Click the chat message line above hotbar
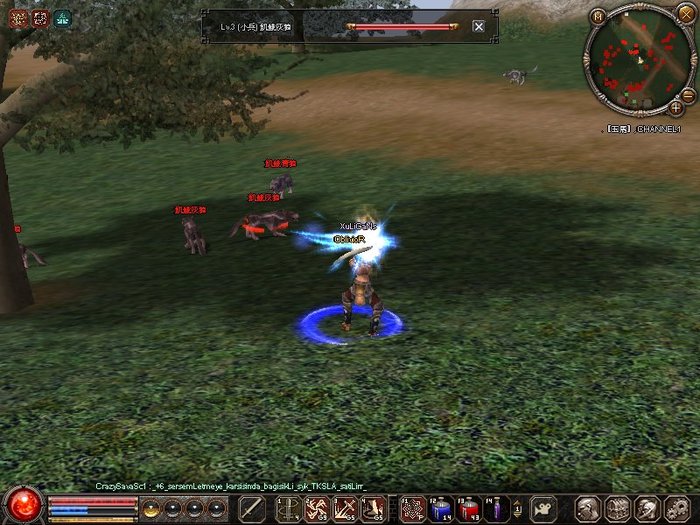 (x=230, y=485)
